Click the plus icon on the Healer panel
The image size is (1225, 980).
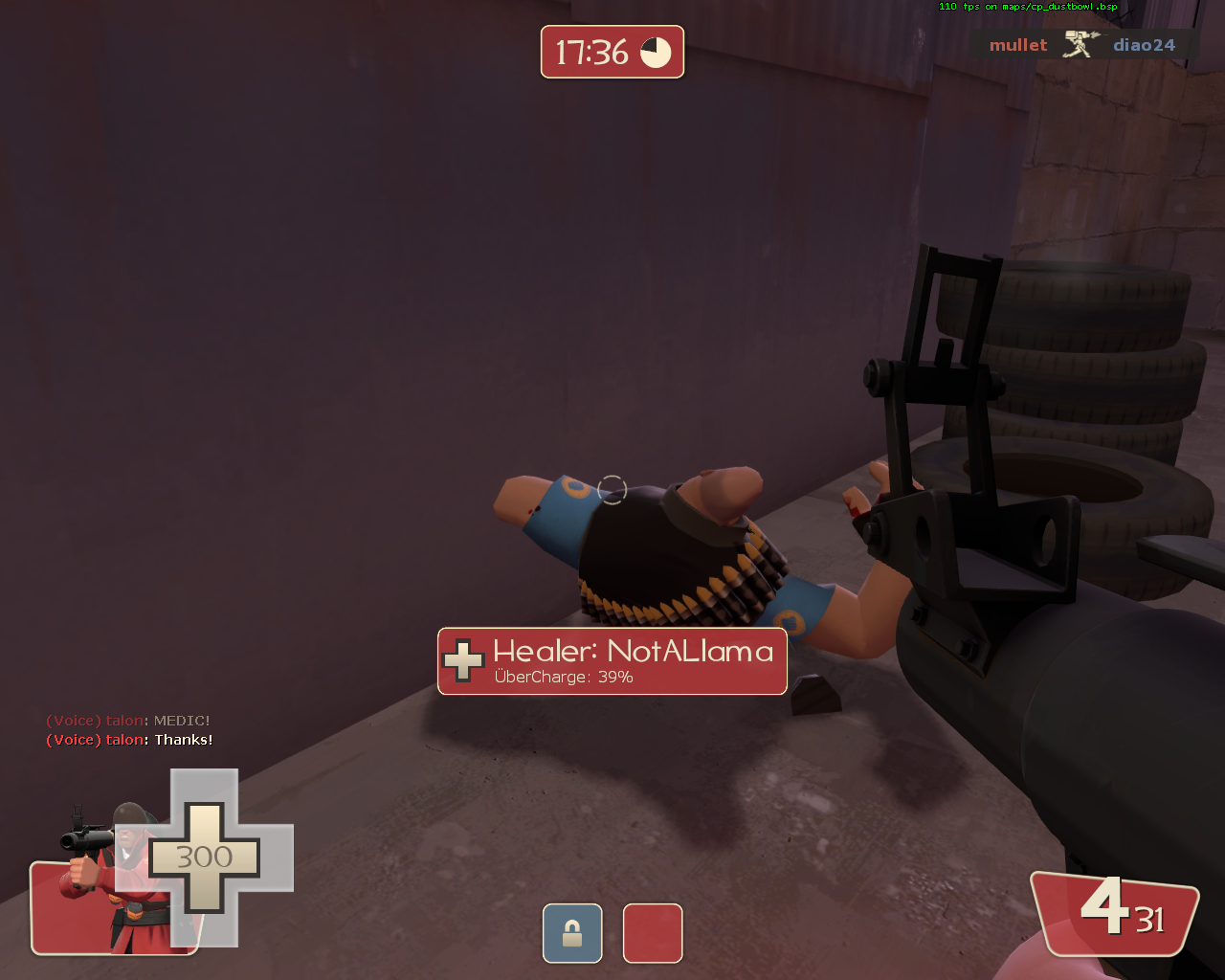coord(462,660)
